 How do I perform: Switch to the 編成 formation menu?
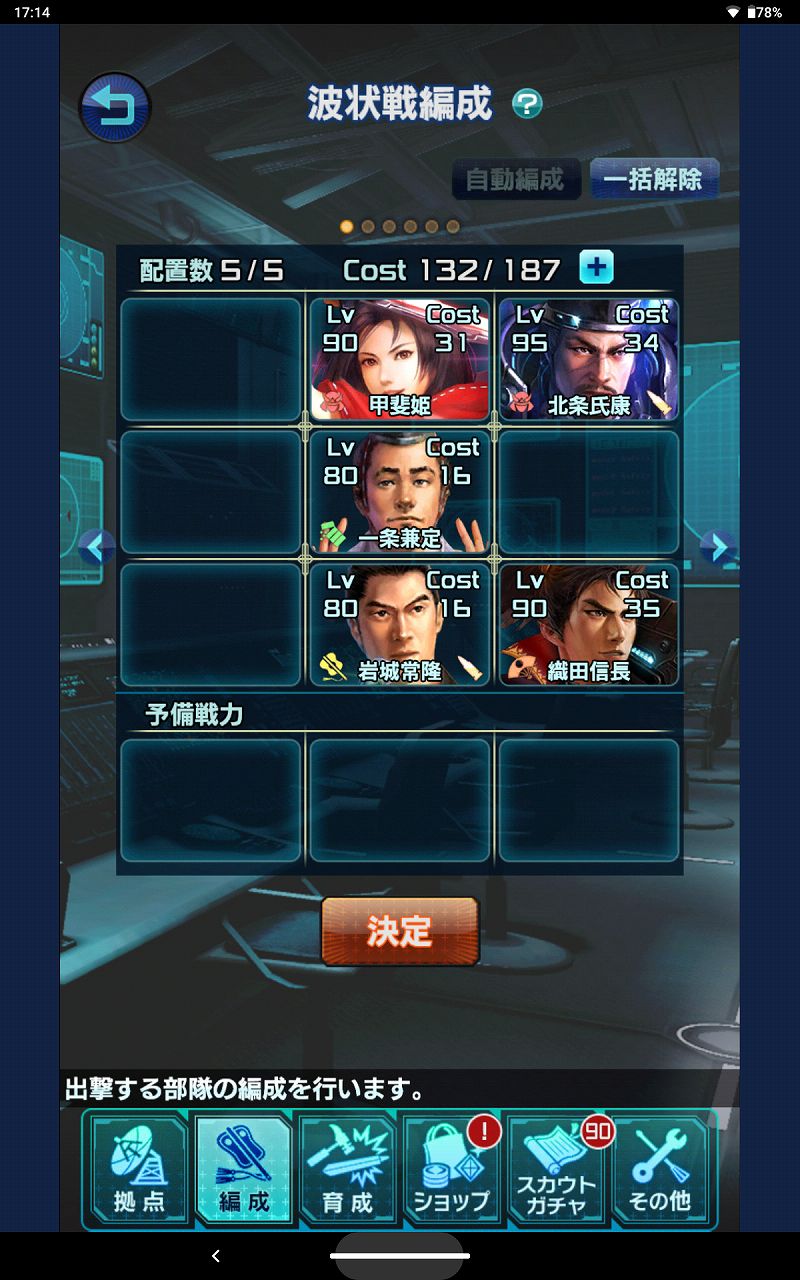(x=244, y=1168)
